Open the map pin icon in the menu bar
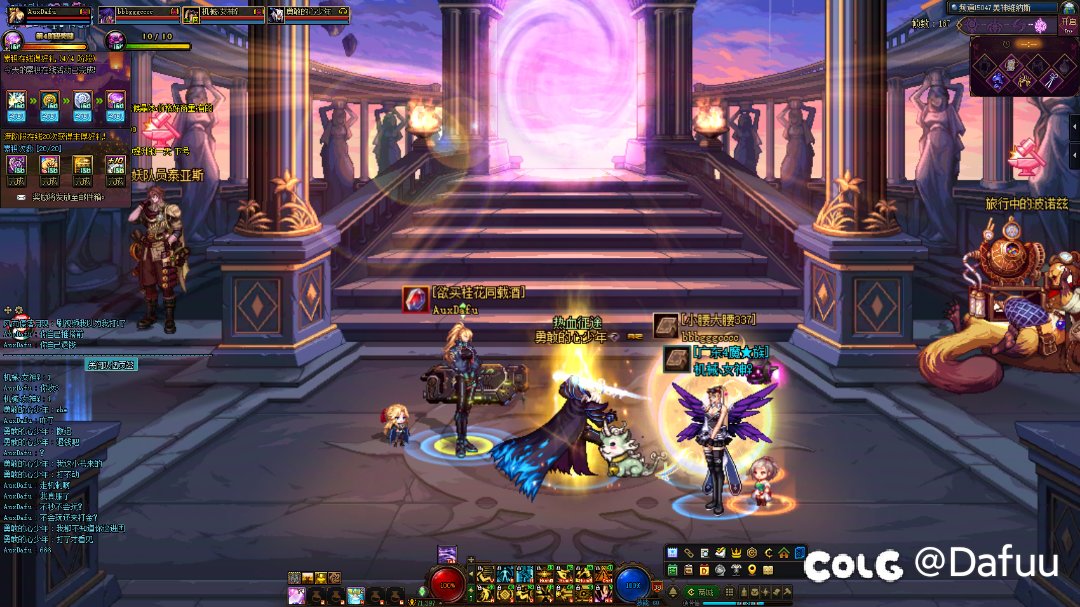The width and height of the screenshot is (1080, 607). (752, 570)
